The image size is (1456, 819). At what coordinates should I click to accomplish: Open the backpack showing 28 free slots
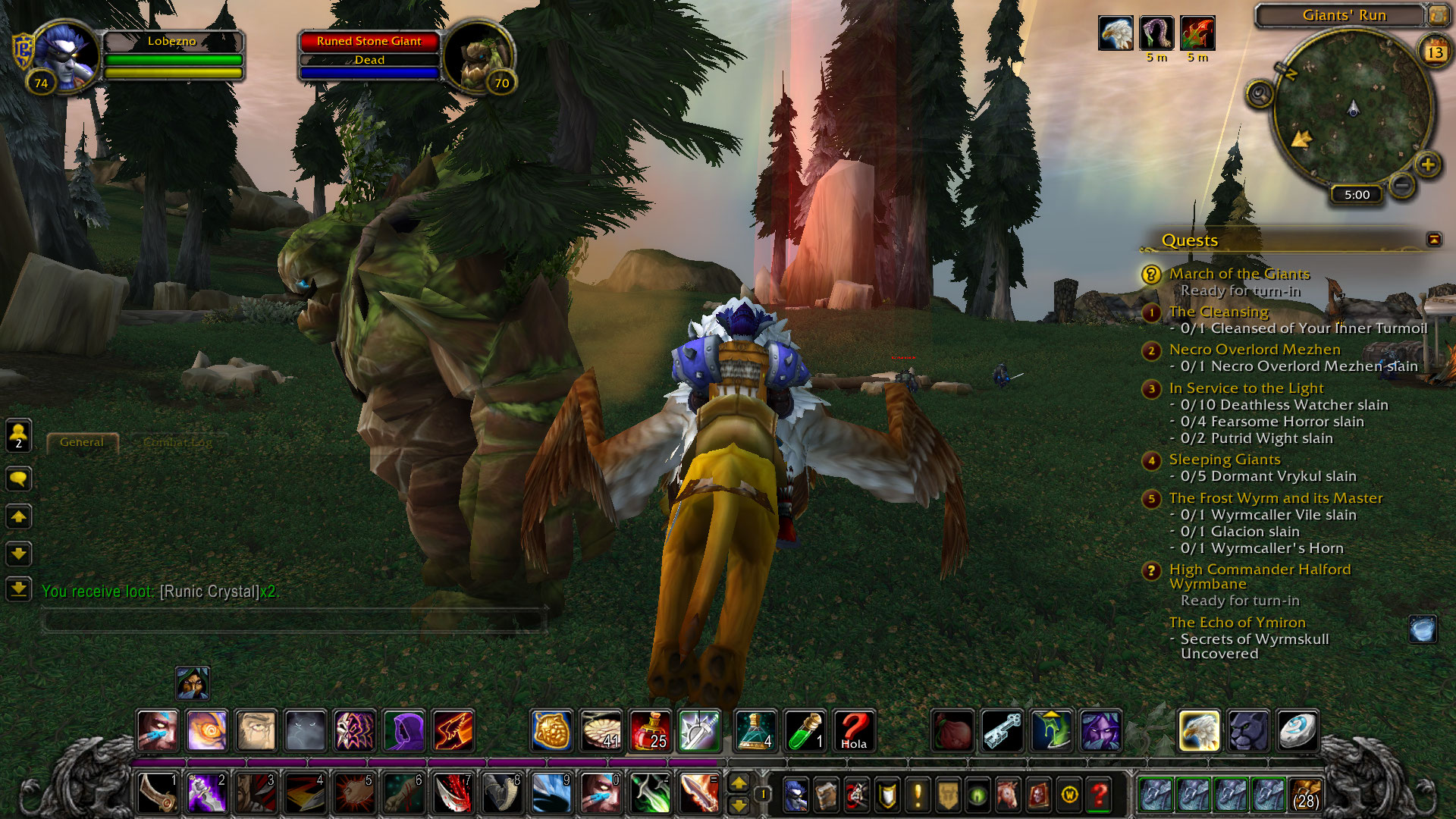pyautogui.click(x=1304, y=795)
